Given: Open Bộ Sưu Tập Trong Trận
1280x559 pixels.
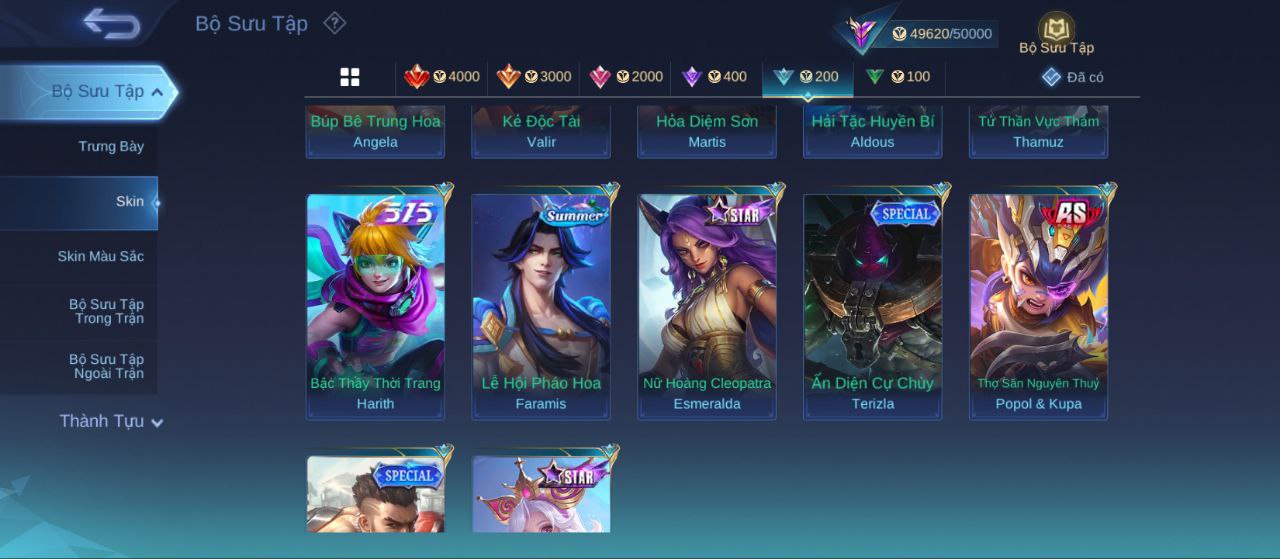Looking at the screenshot, I should click(x=106, y=312).
